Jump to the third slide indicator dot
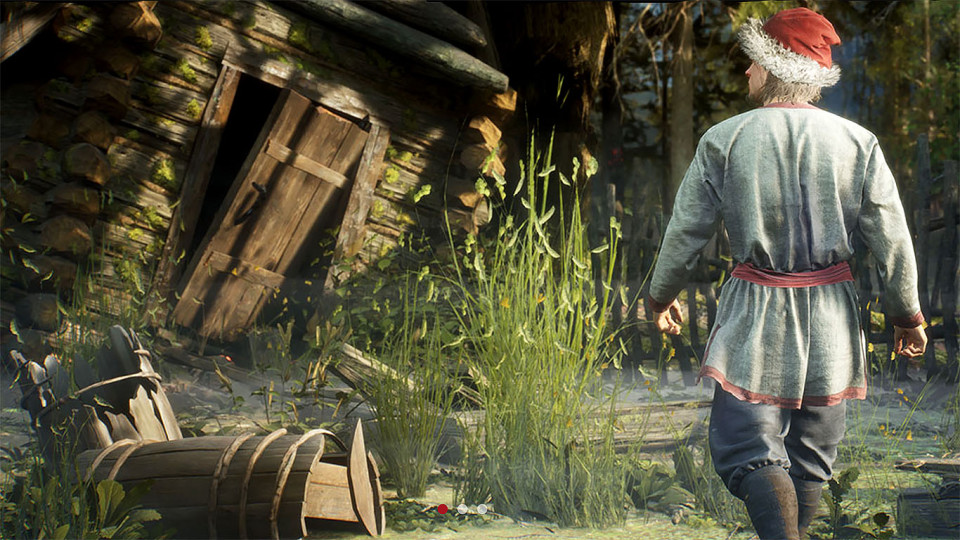This screenshot has height=540, width=960. (x=481, y=509)
